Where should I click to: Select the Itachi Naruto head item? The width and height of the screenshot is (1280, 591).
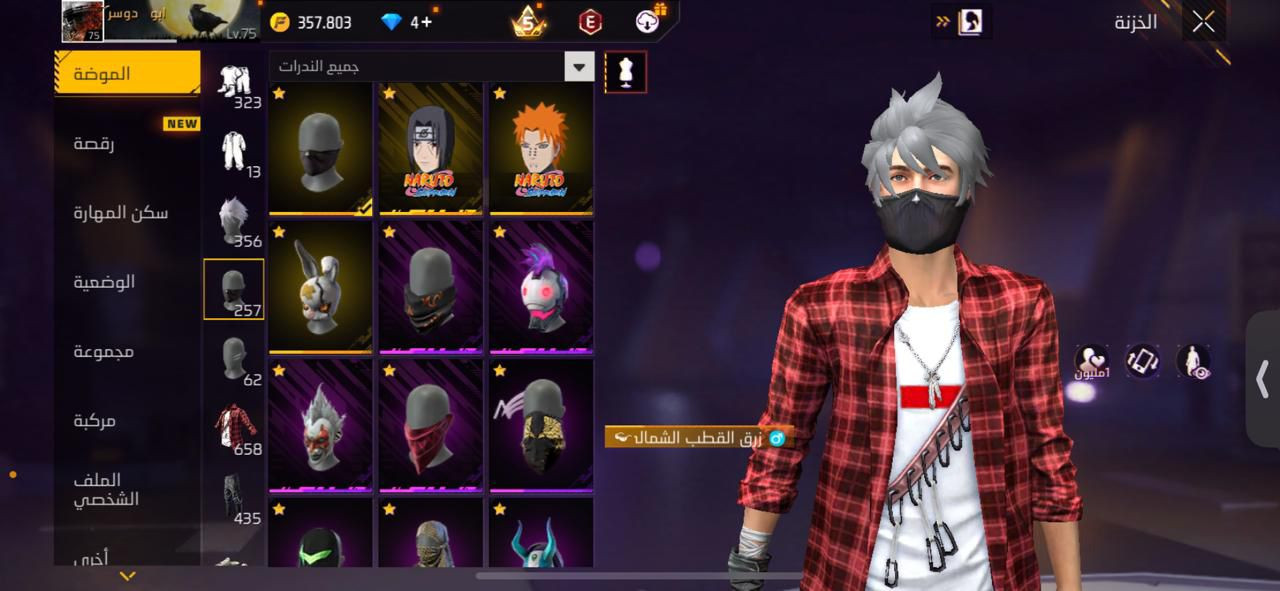tap(430, 148)
